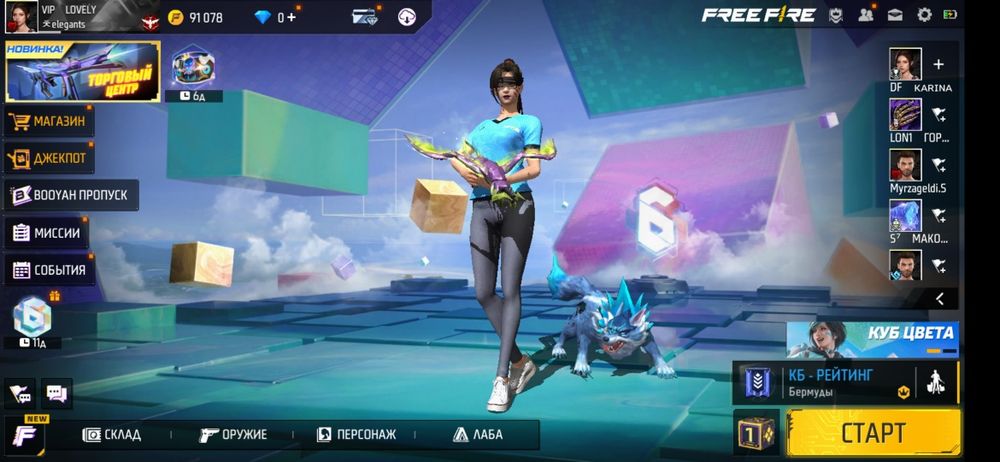Open the ТОРГОВЫЙ ЦЕНТР banner
The image size is (1000, 462).
(x=82, y=72)
